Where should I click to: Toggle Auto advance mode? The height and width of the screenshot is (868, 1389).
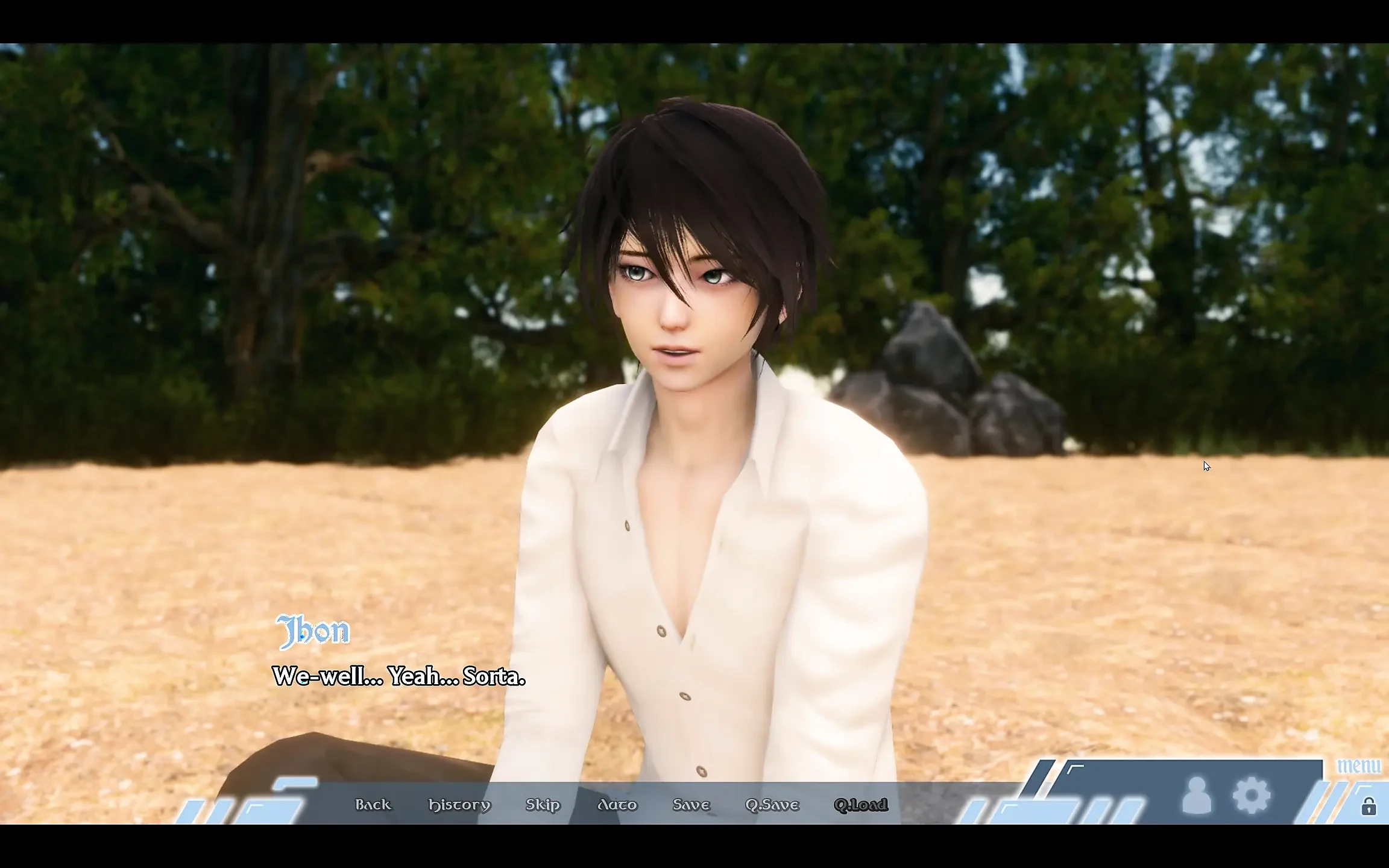tap(617, 805)
